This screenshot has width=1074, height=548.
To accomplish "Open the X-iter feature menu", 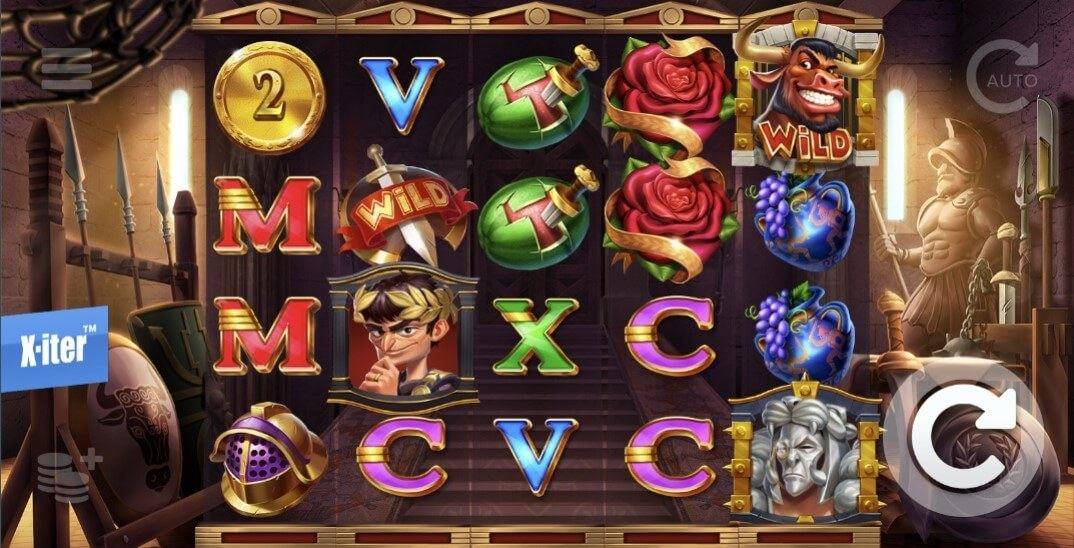I will 53,348.
